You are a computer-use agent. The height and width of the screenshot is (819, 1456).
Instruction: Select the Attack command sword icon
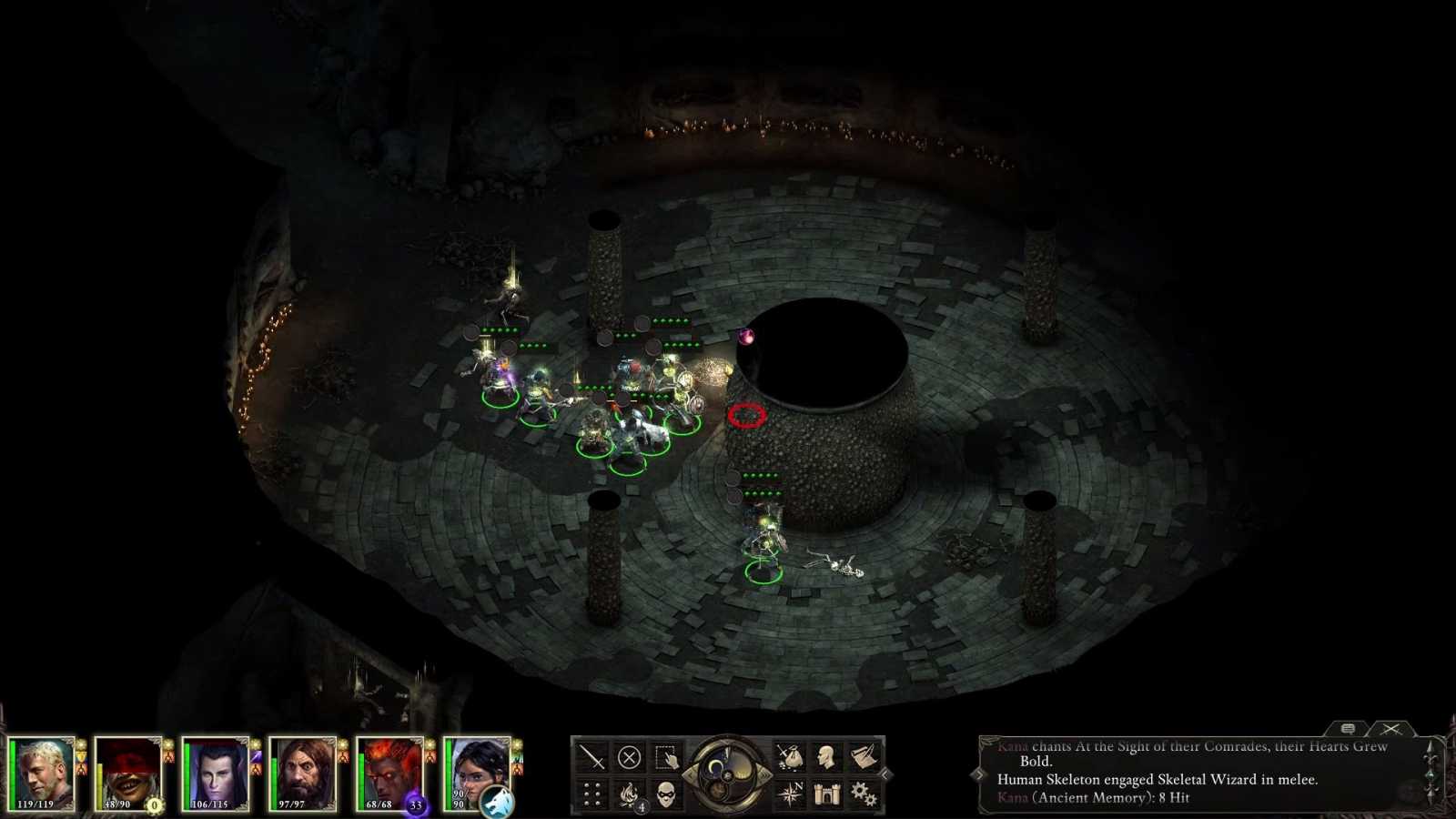click(592, 756)
